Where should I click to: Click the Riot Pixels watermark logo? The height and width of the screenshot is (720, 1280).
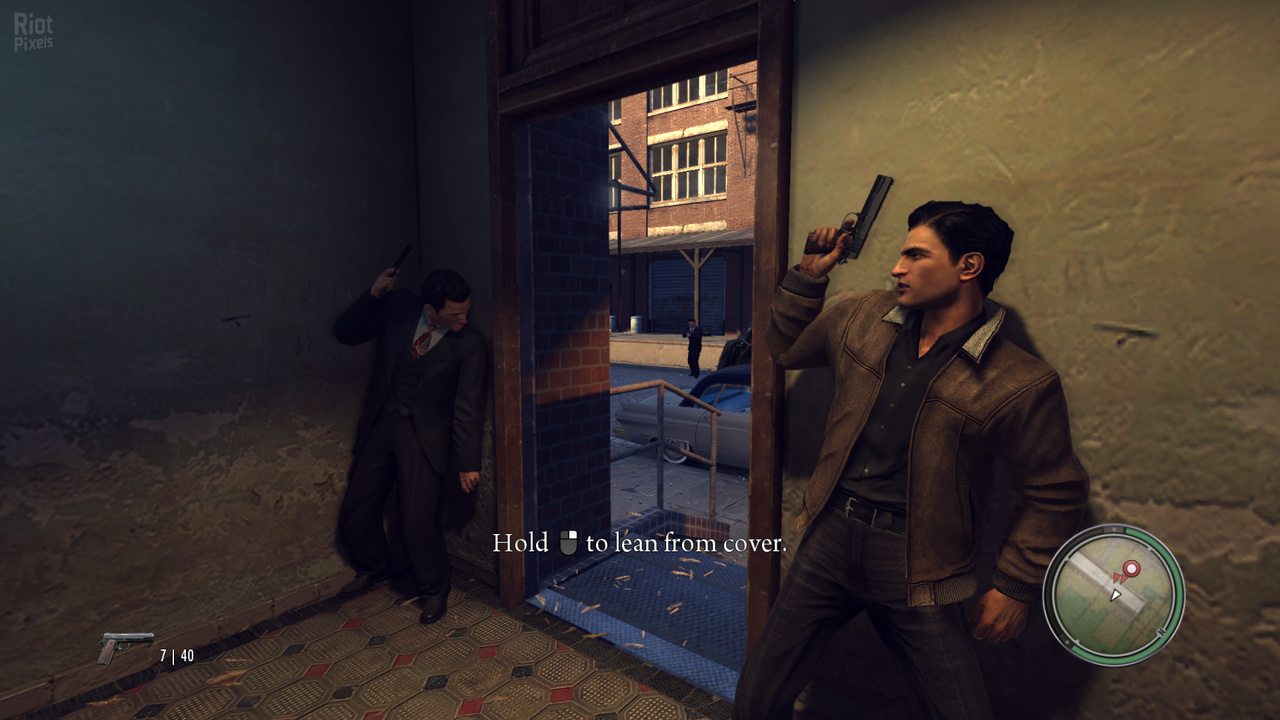(x=33, y=31)
